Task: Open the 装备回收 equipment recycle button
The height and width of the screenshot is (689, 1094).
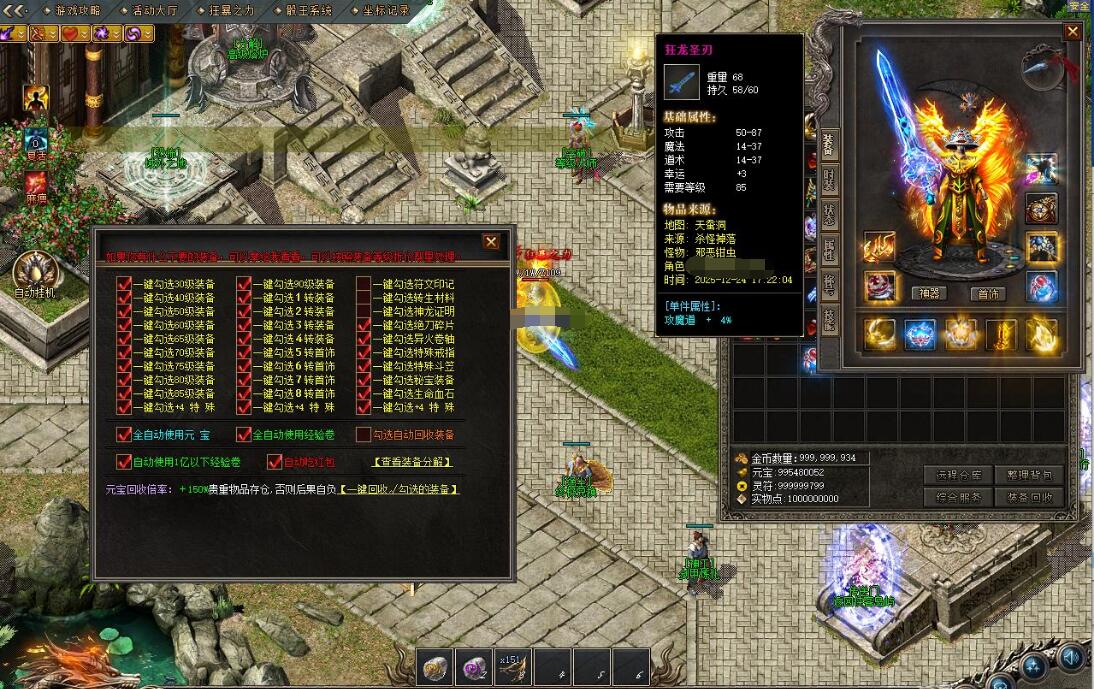Action: [1029, 497]
